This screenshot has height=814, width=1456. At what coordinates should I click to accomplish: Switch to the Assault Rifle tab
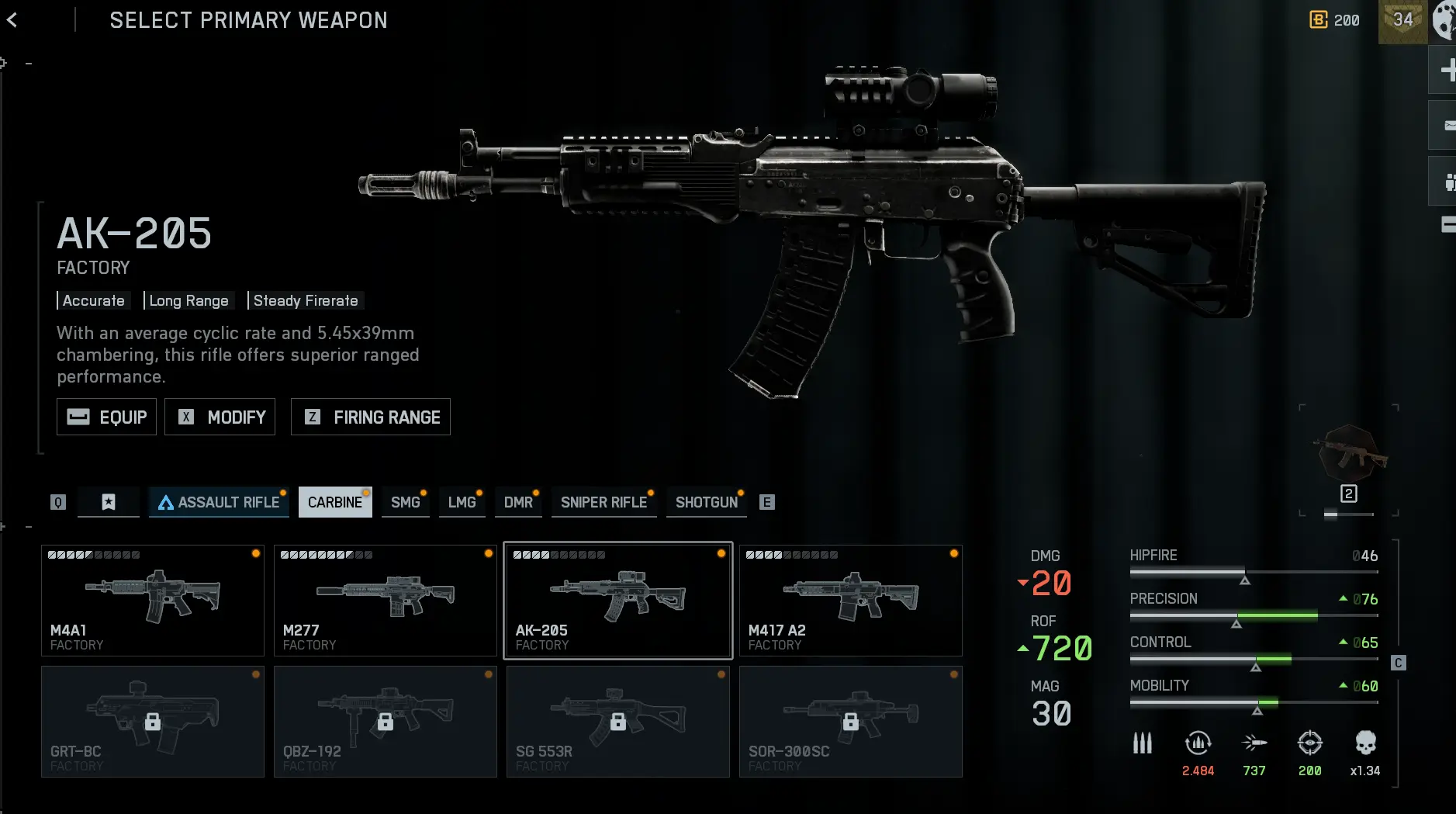point(219,502)
